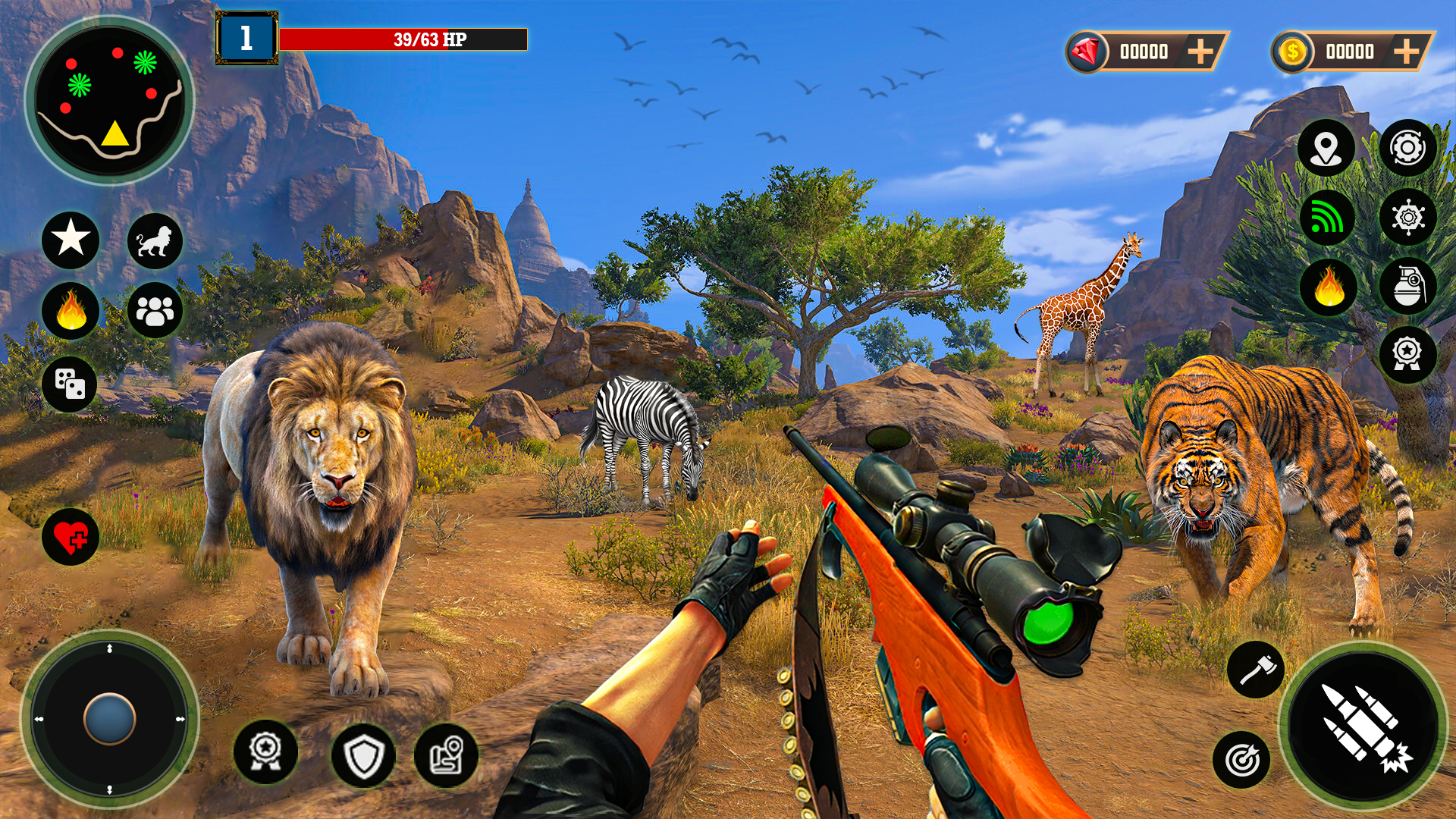This screenshot has width=1456, height=819.
Task: Toggle the green signal waves icon
Action: click(x=1326, y=218)
